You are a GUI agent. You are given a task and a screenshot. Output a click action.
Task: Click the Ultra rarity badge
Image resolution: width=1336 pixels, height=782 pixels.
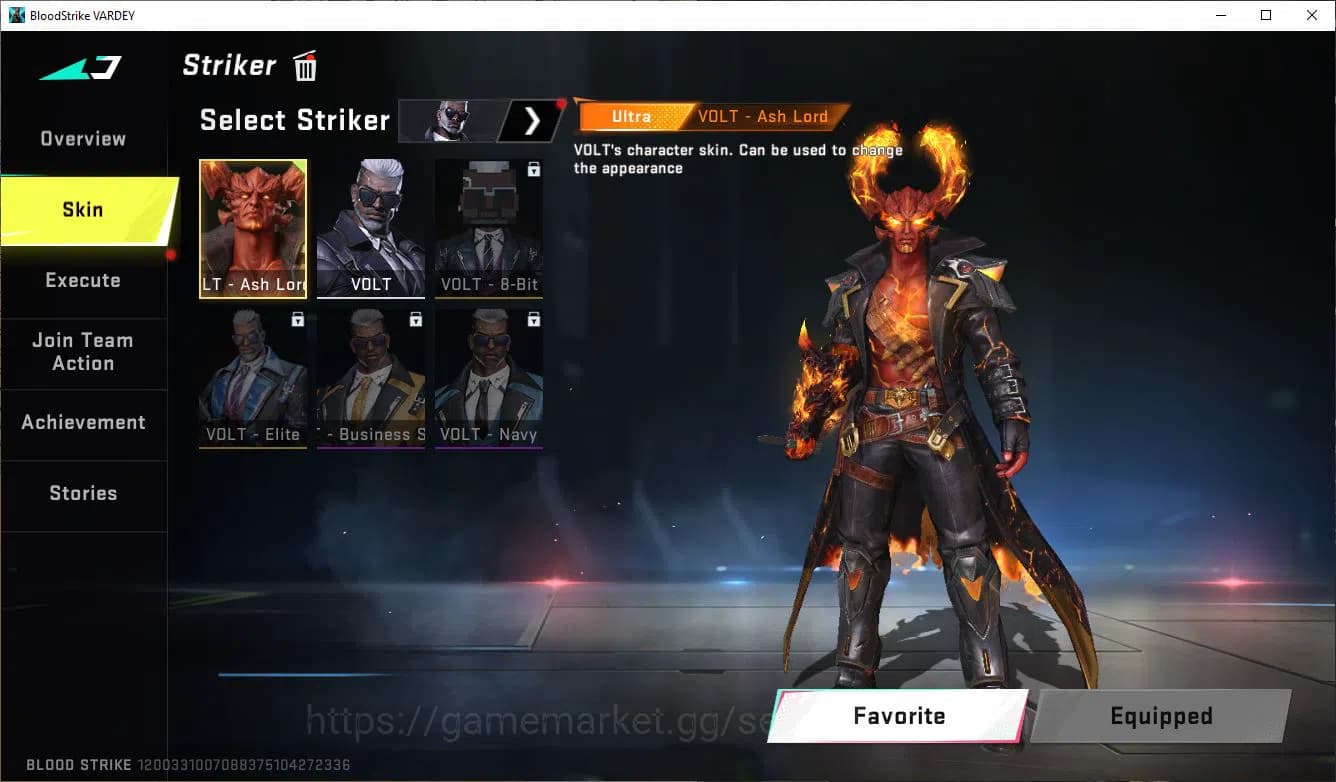[x=631, y=116]
